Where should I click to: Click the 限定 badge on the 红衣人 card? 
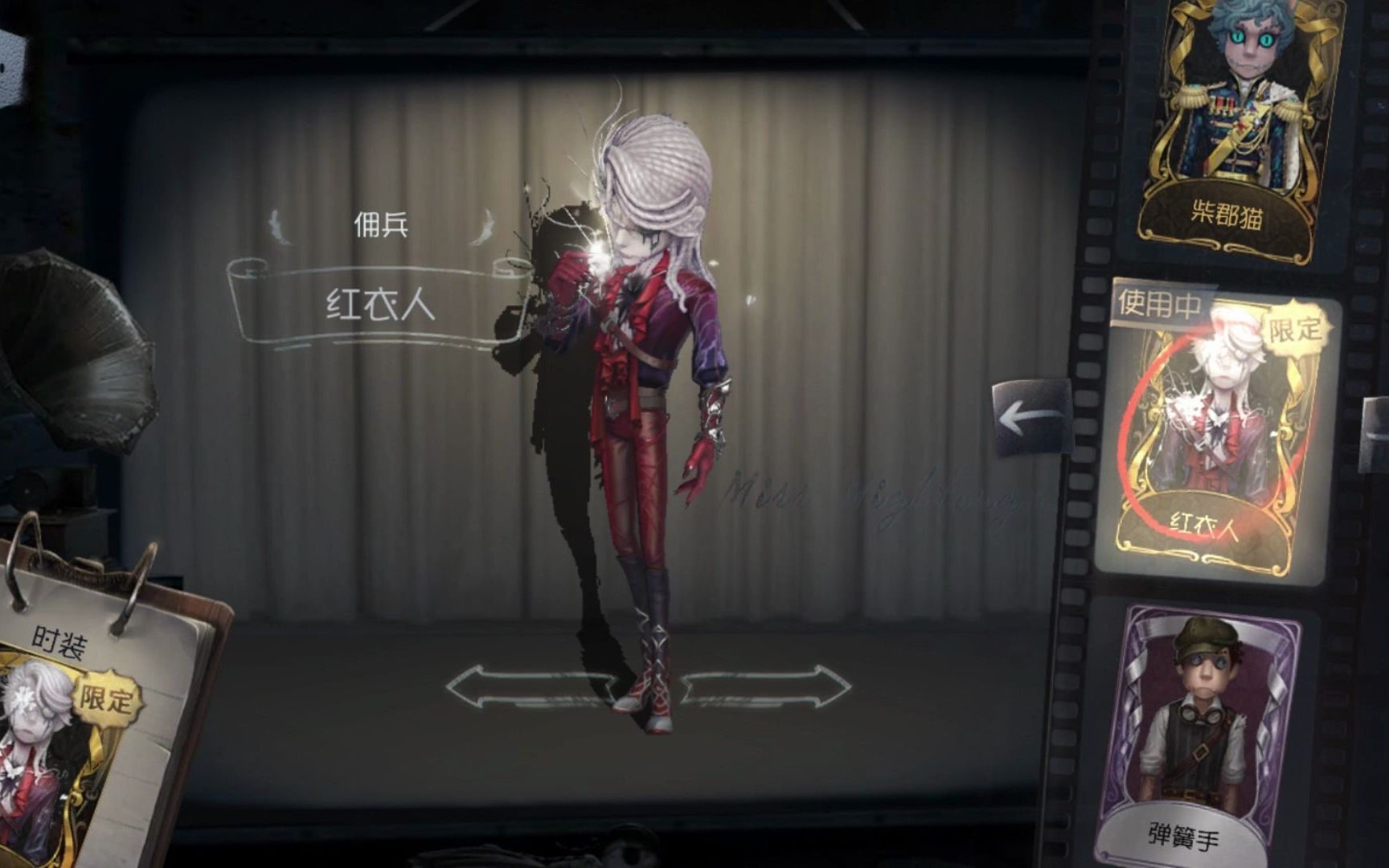pos(1297,332)
